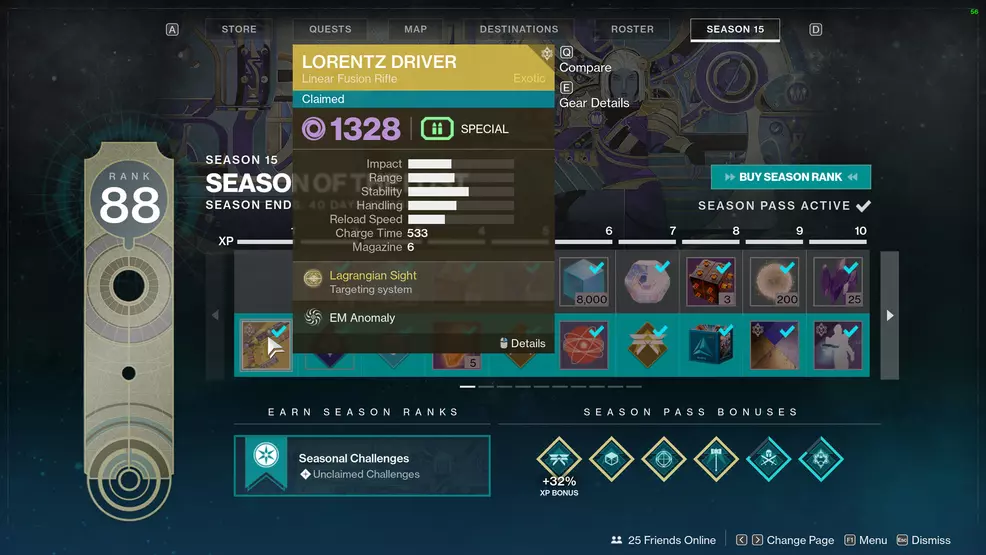Open the Destinations tab

pos(518,30)
